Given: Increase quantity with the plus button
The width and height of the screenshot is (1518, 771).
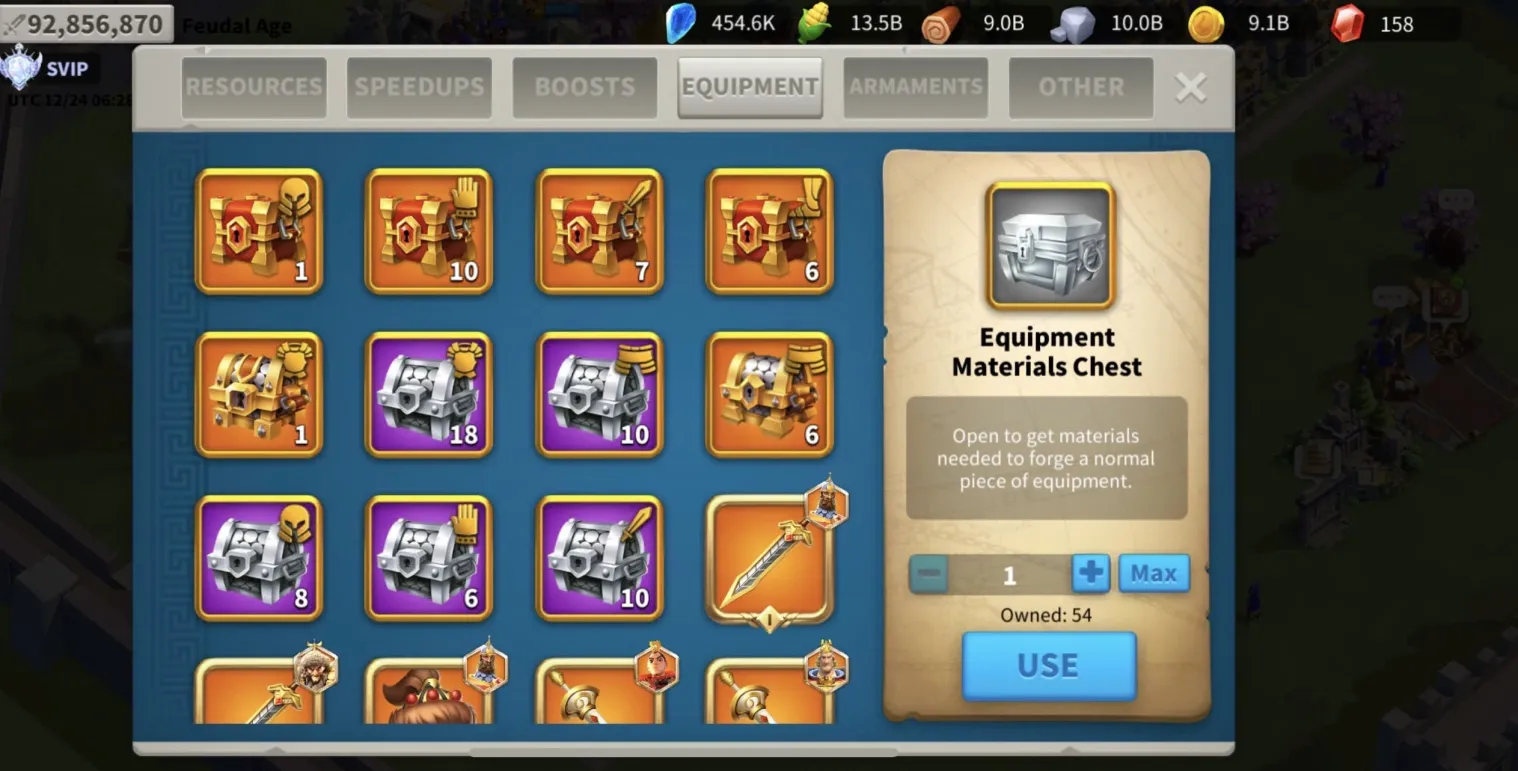Looking at the screenshot, I should [1091, 574].
